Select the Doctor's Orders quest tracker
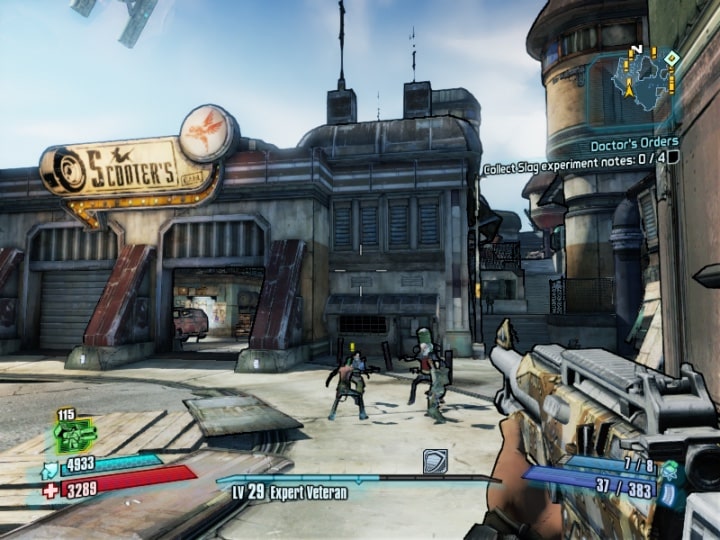720x540 pixels. pos(634,144)
